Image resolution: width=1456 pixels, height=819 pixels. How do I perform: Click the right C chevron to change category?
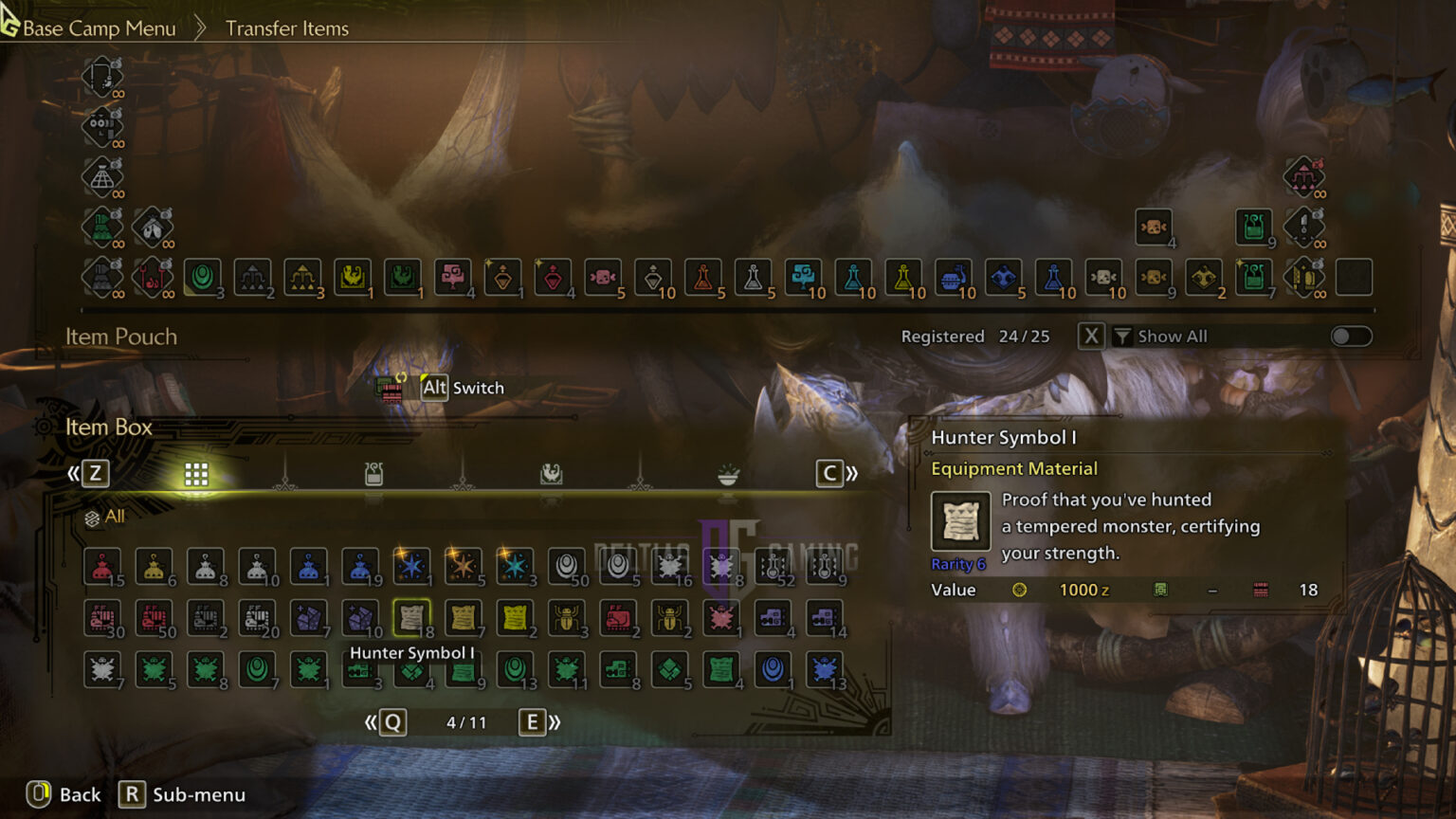tap(829, 473)
